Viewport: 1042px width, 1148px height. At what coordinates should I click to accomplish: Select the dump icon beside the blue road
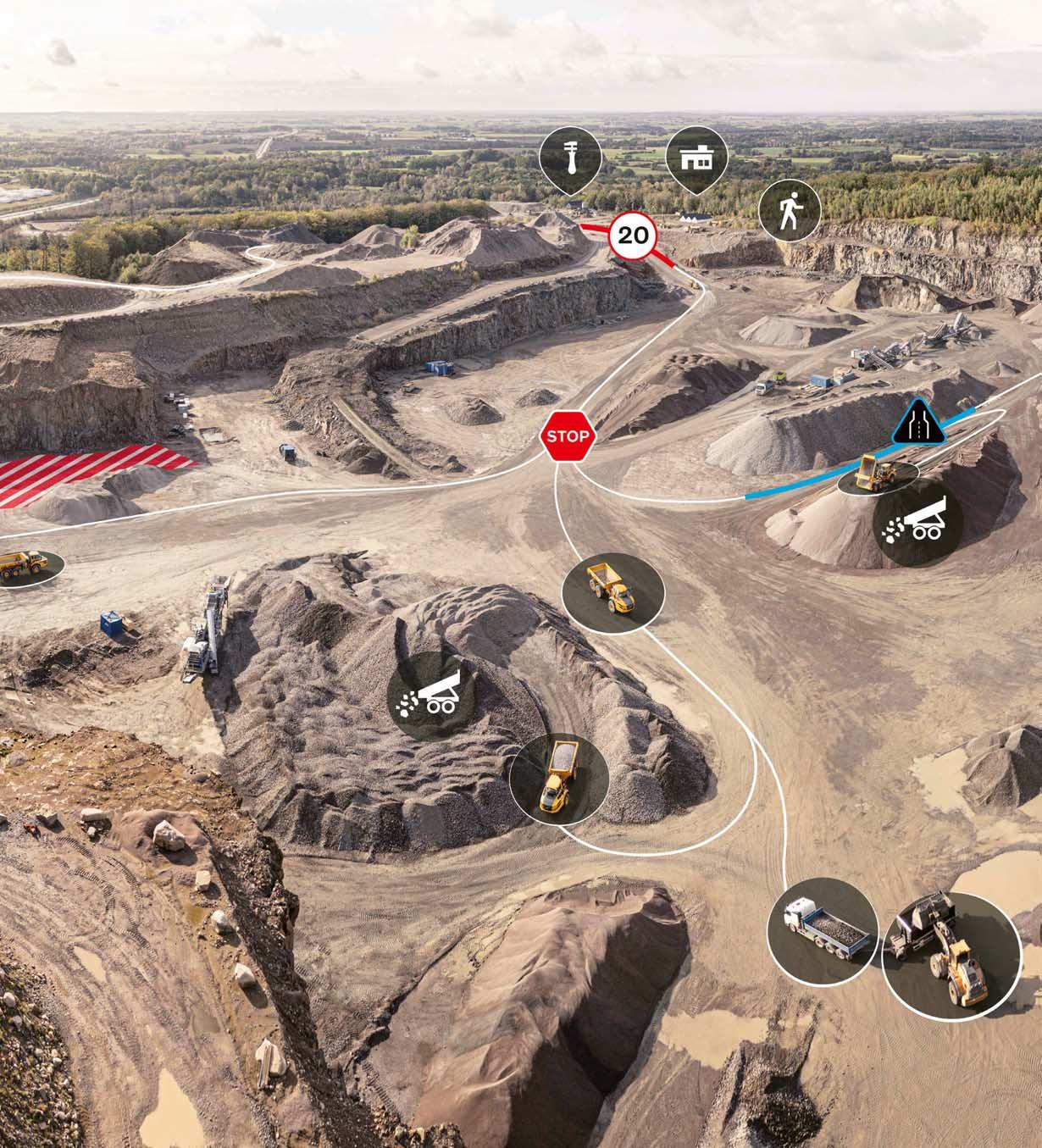pyautogui.click(x=917, y=524)
